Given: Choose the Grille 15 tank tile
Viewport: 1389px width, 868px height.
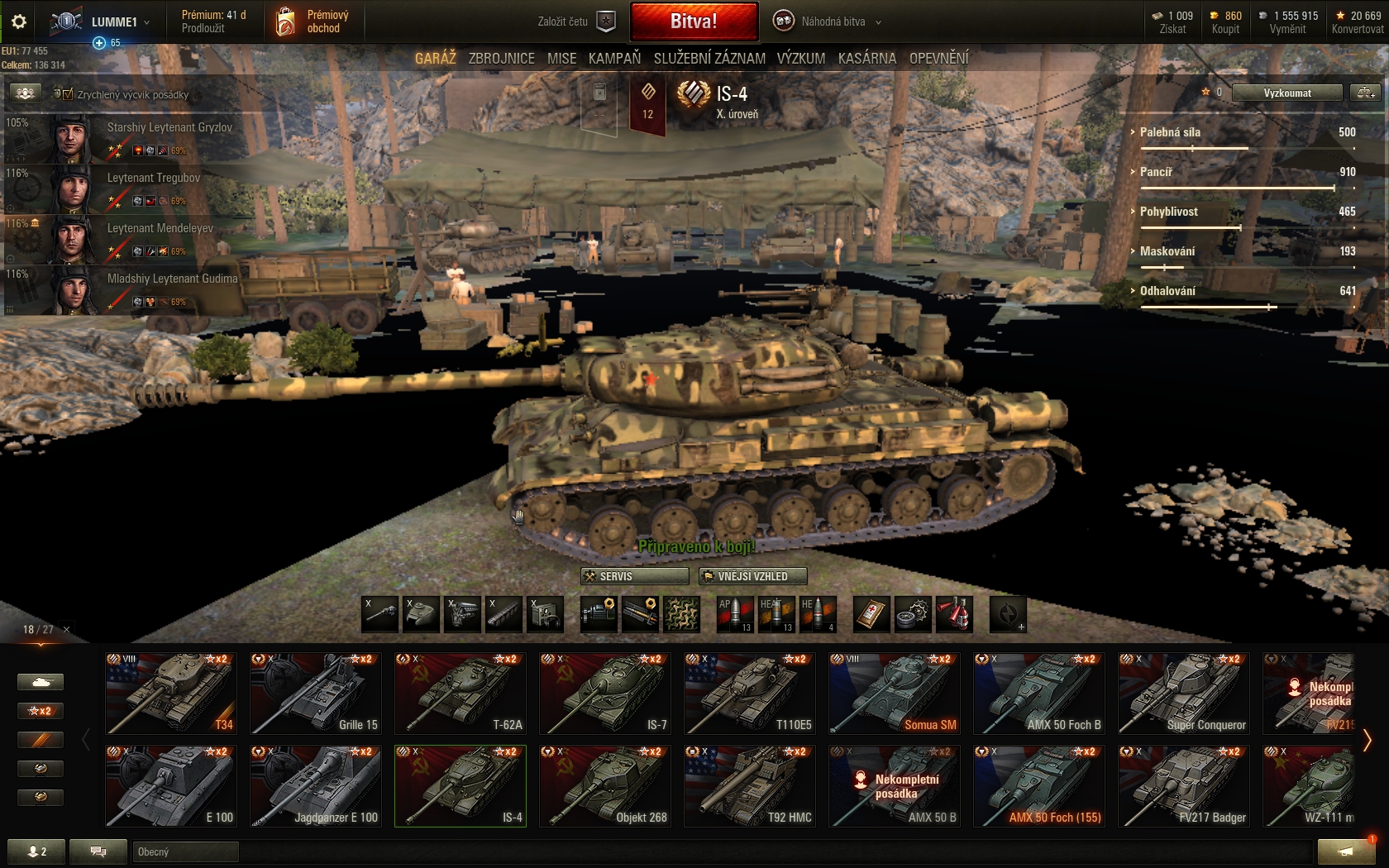Looking at the screenshot, I should tap(316, 693).
